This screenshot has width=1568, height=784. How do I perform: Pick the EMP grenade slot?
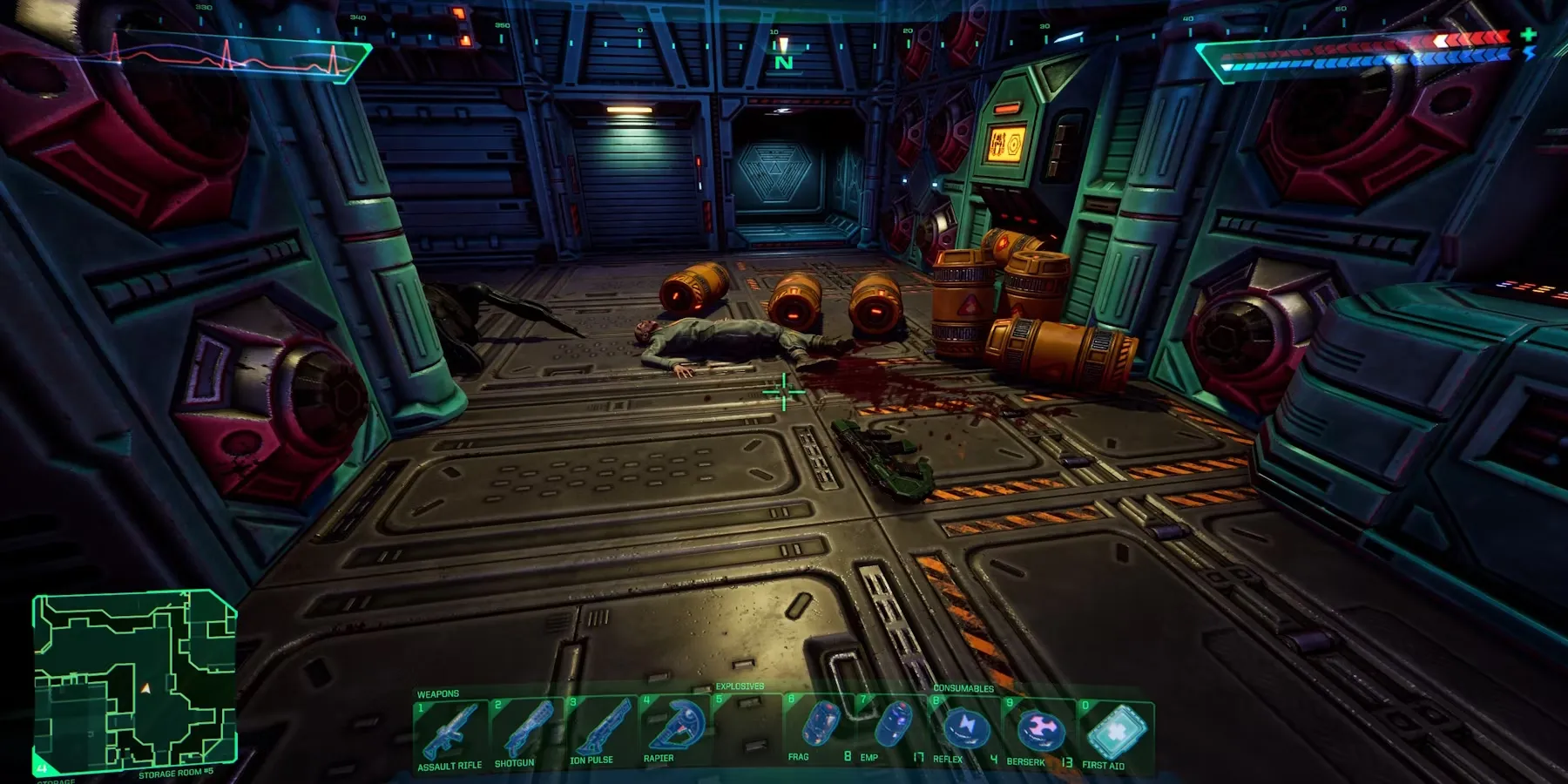pos(892,727)
